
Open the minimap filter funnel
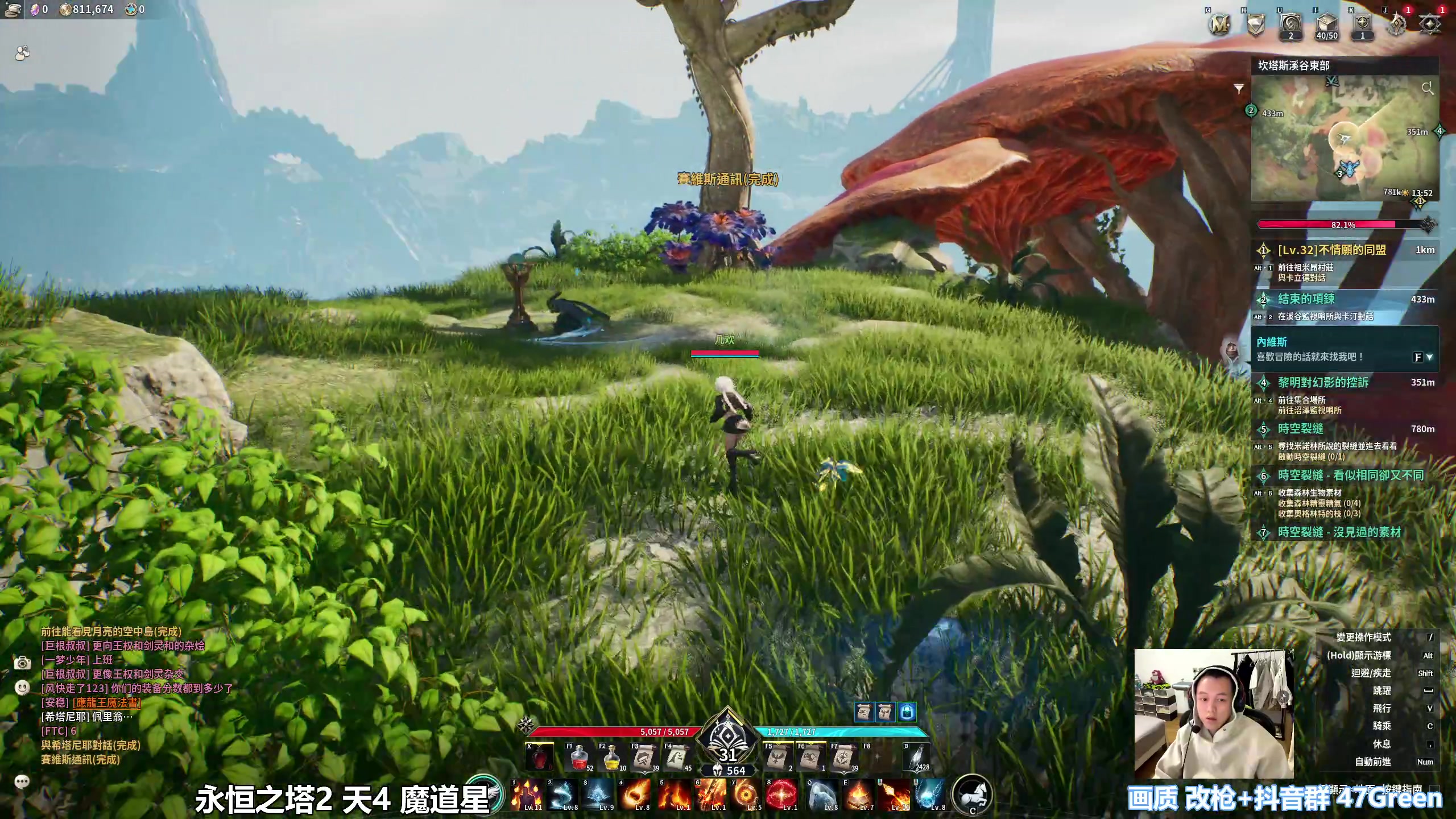pos(1239,89)
